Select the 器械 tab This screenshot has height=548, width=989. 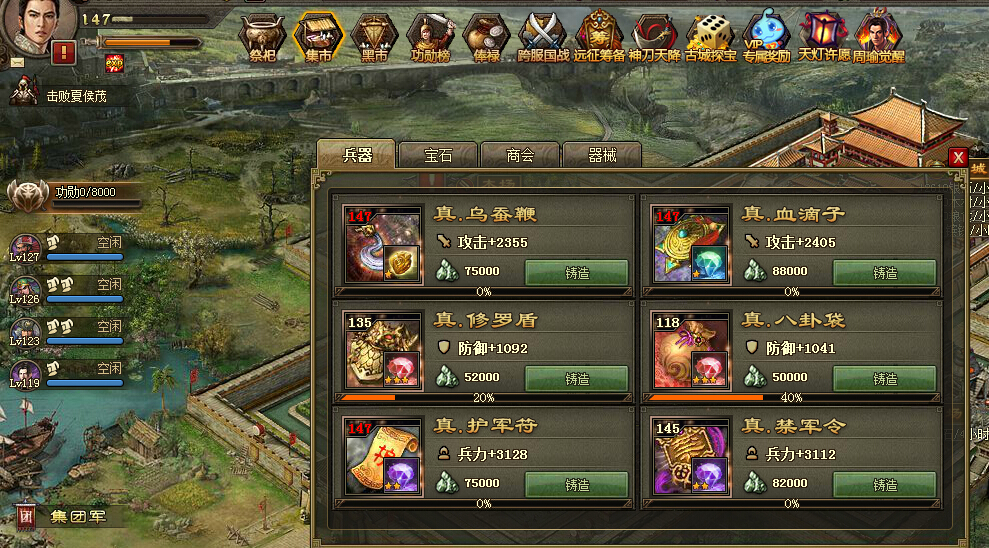602,155
